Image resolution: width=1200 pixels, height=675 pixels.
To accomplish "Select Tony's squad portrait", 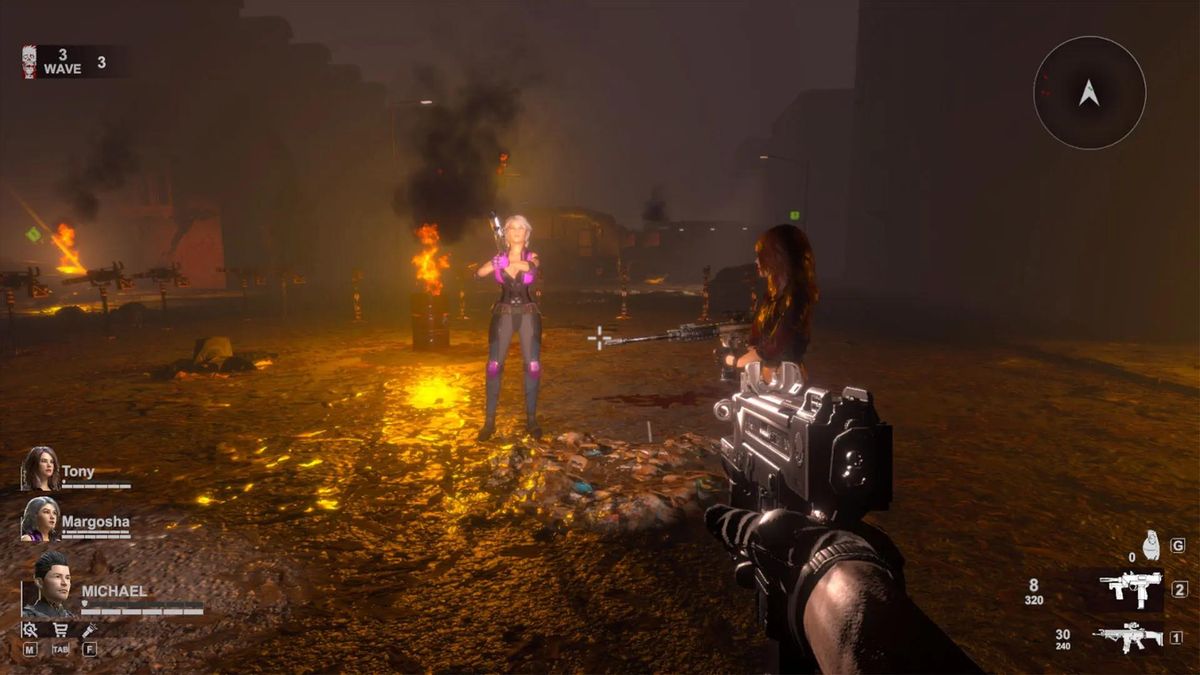I will pos(41,469).
